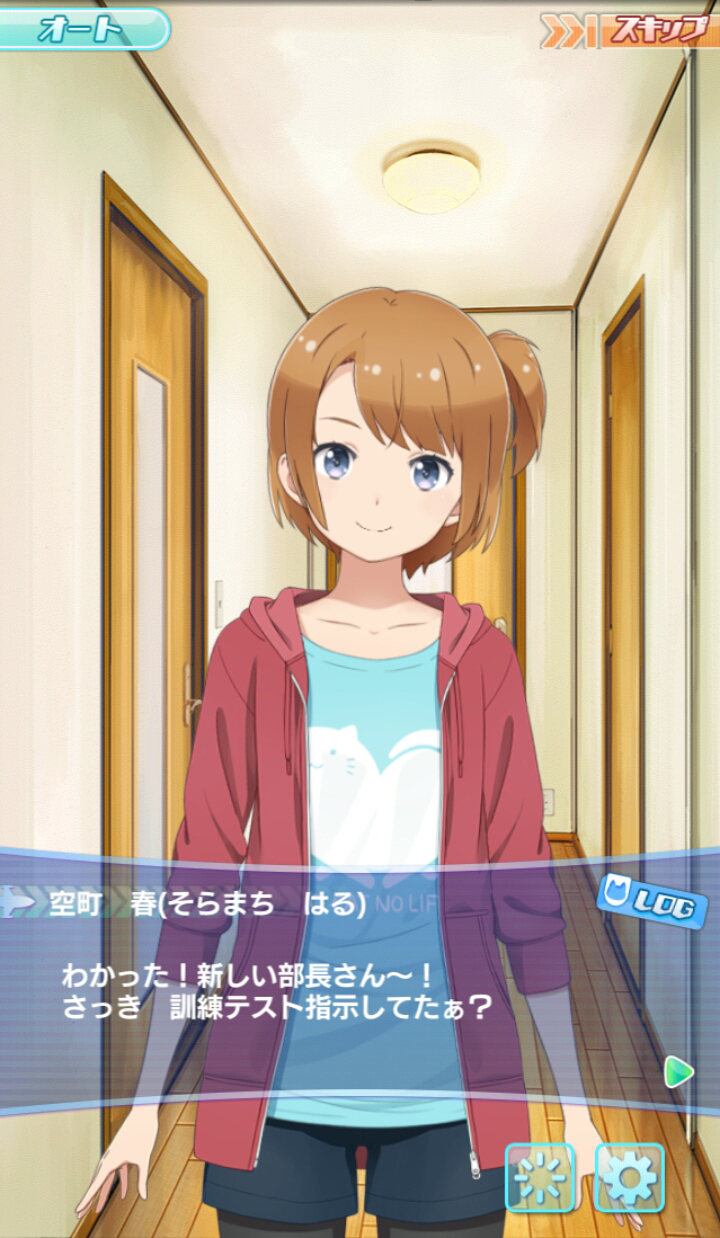Viewport: 720px width, 1238px height.
Task: Click the sparkle icon beside the gear
Action: [x=540, y=1177]
